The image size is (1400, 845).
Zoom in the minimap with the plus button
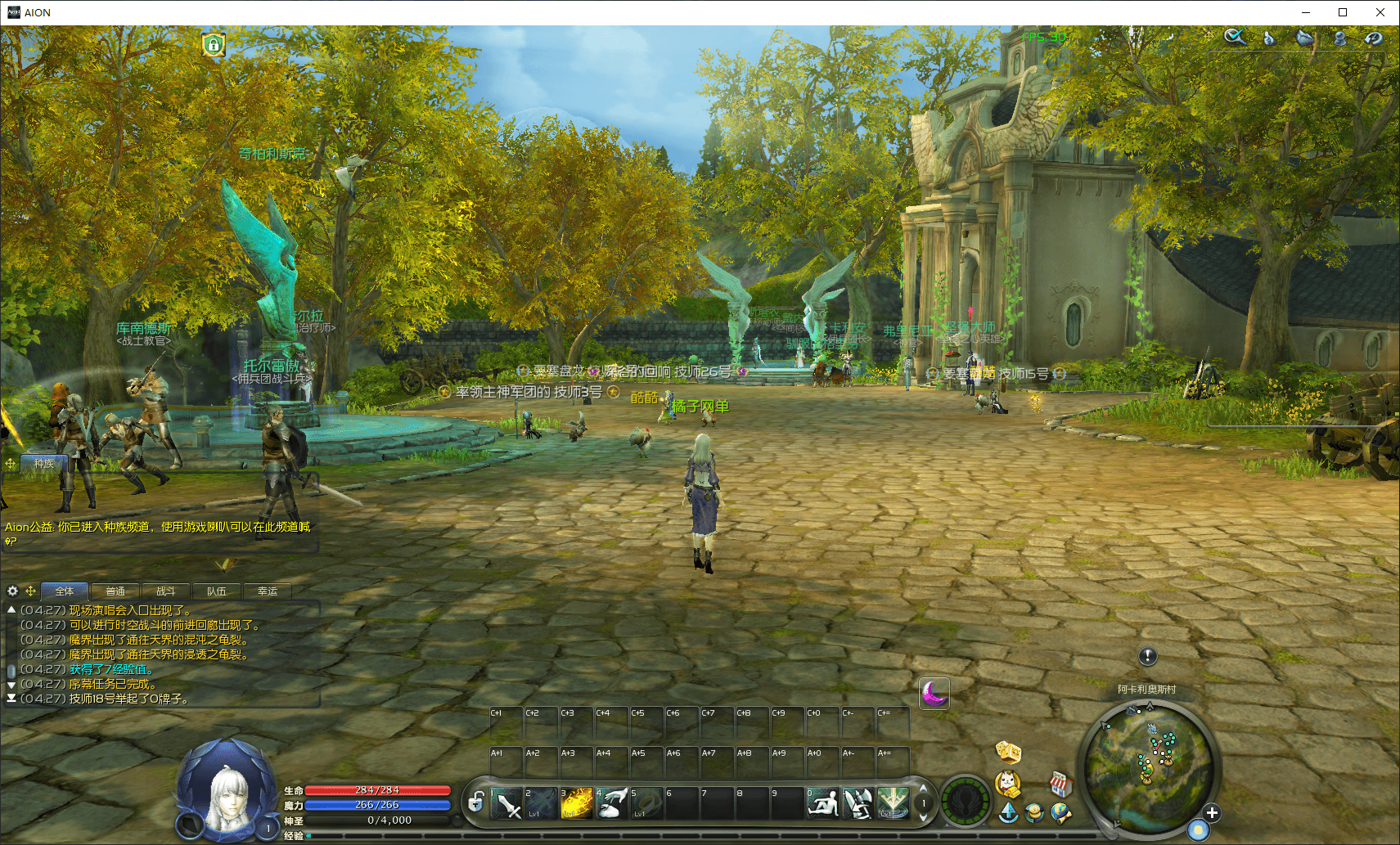click(1212, 813)
